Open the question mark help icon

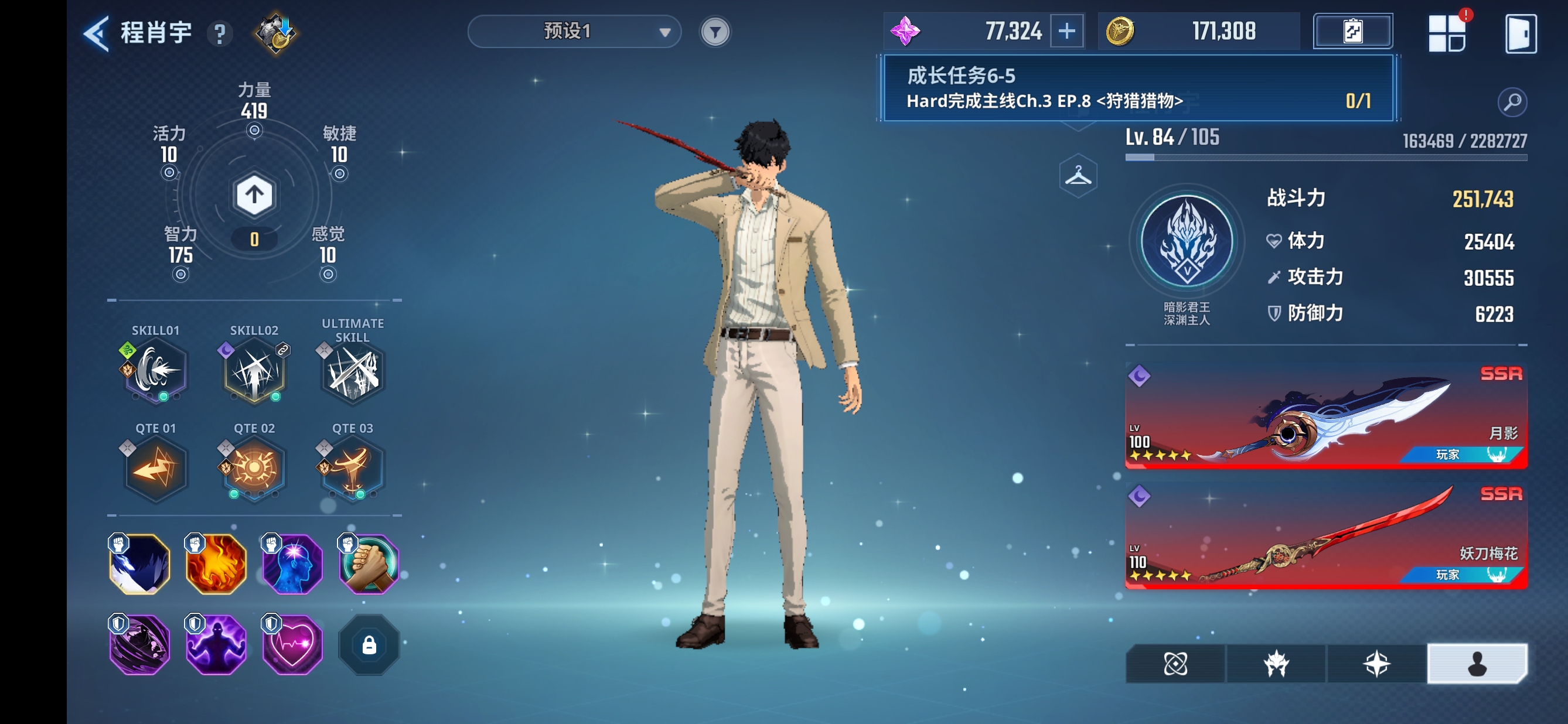coord(220,34)
